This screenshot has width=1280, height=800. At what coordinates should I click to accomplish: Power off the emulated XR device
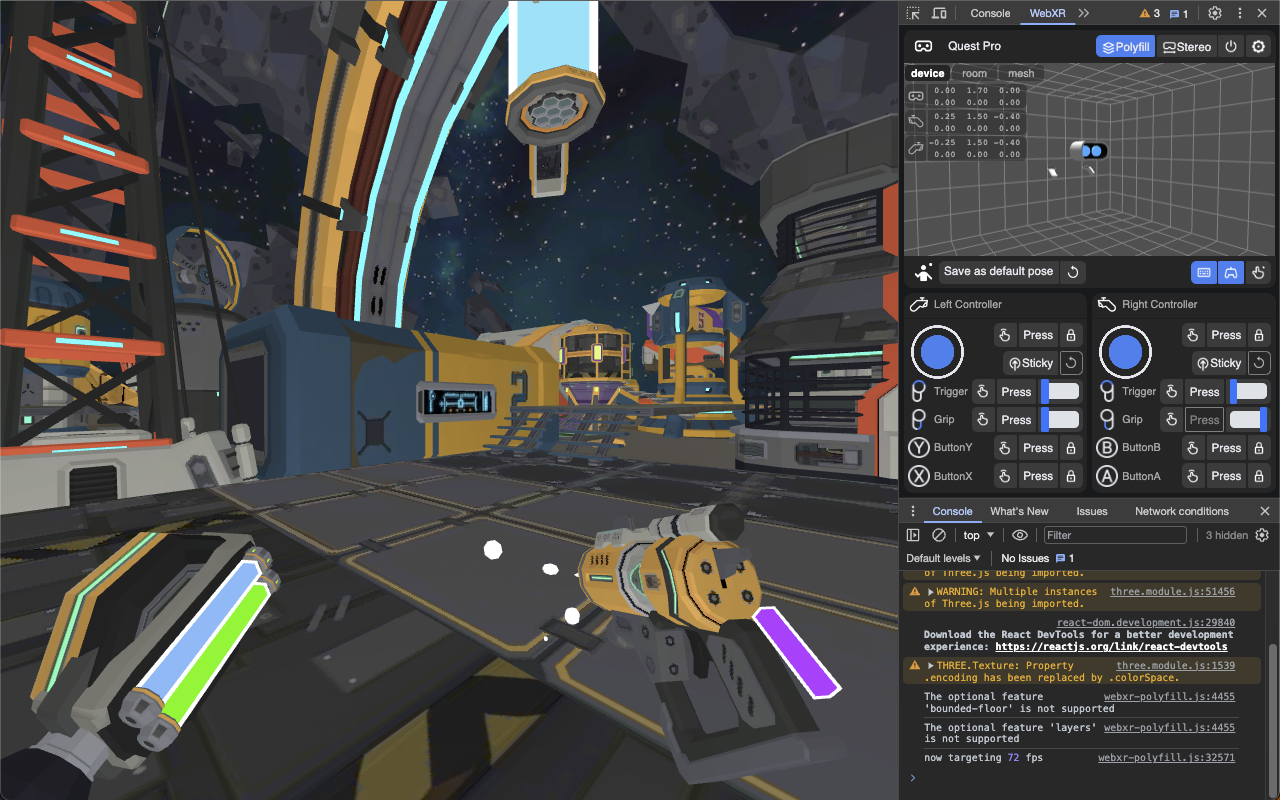click(1231, 46)
